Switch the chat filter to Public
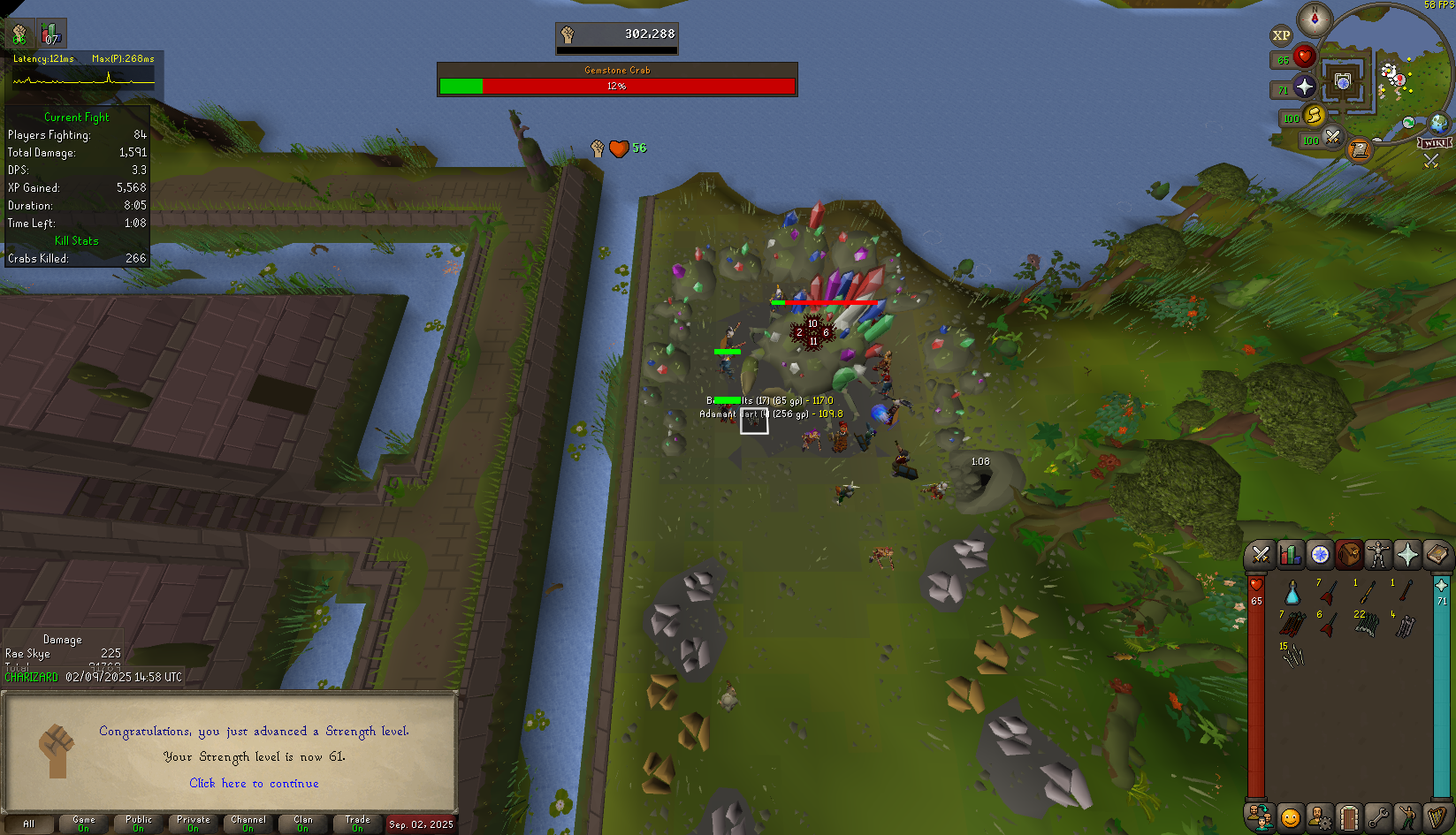The height and width of the screenshot is (835, 1456). click(139, 824)
